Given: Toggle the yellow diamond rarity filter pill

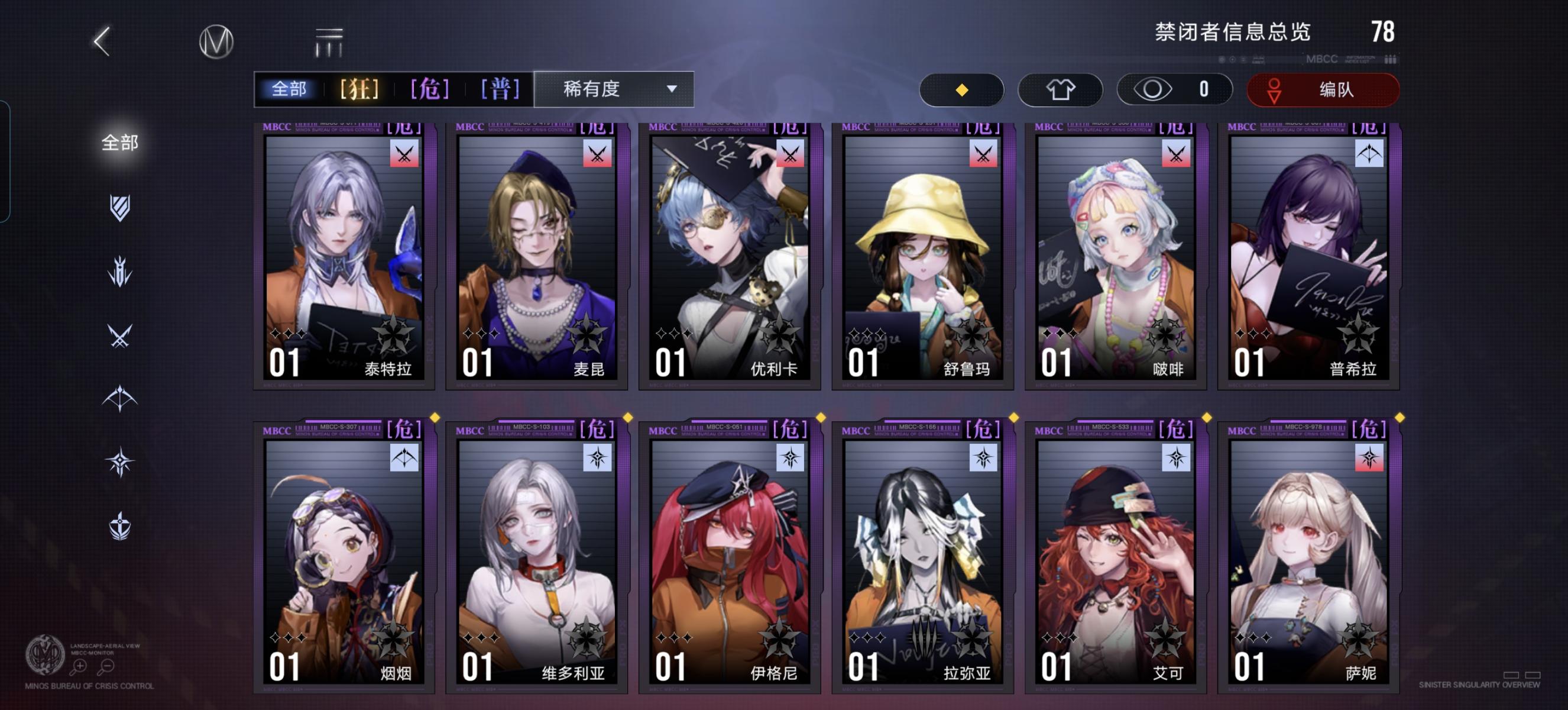Looking at the screenshot, I should coord(962,89).
